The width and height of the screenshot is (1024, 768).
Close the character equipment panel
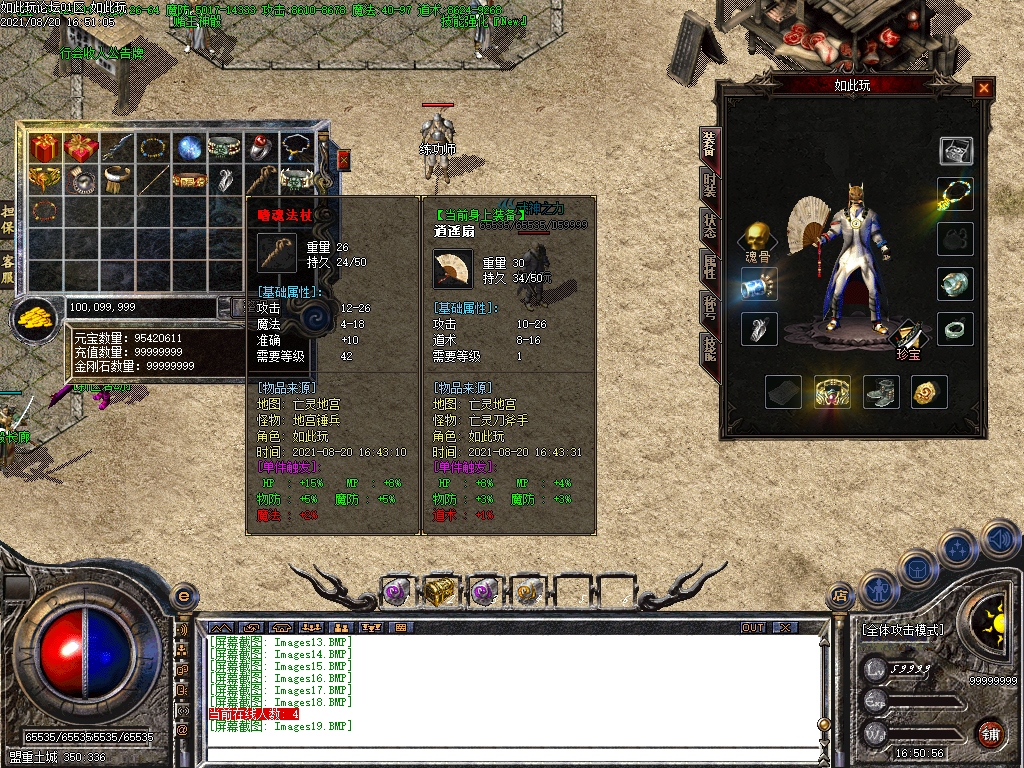tap(984, 88)
